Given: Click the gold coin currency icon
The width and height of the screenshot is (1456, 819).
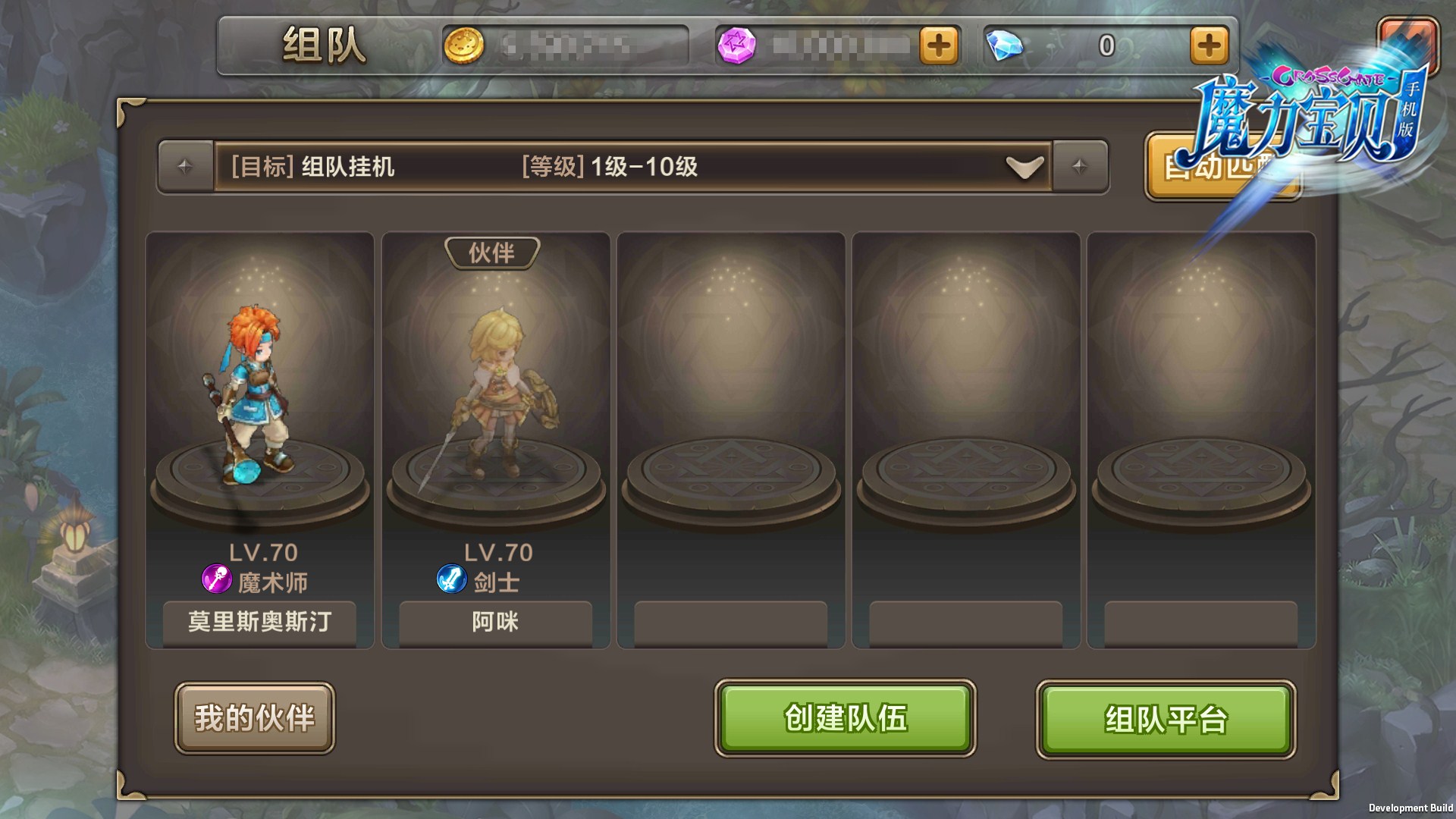Looking at the screenshot, I should pos(463,46).
